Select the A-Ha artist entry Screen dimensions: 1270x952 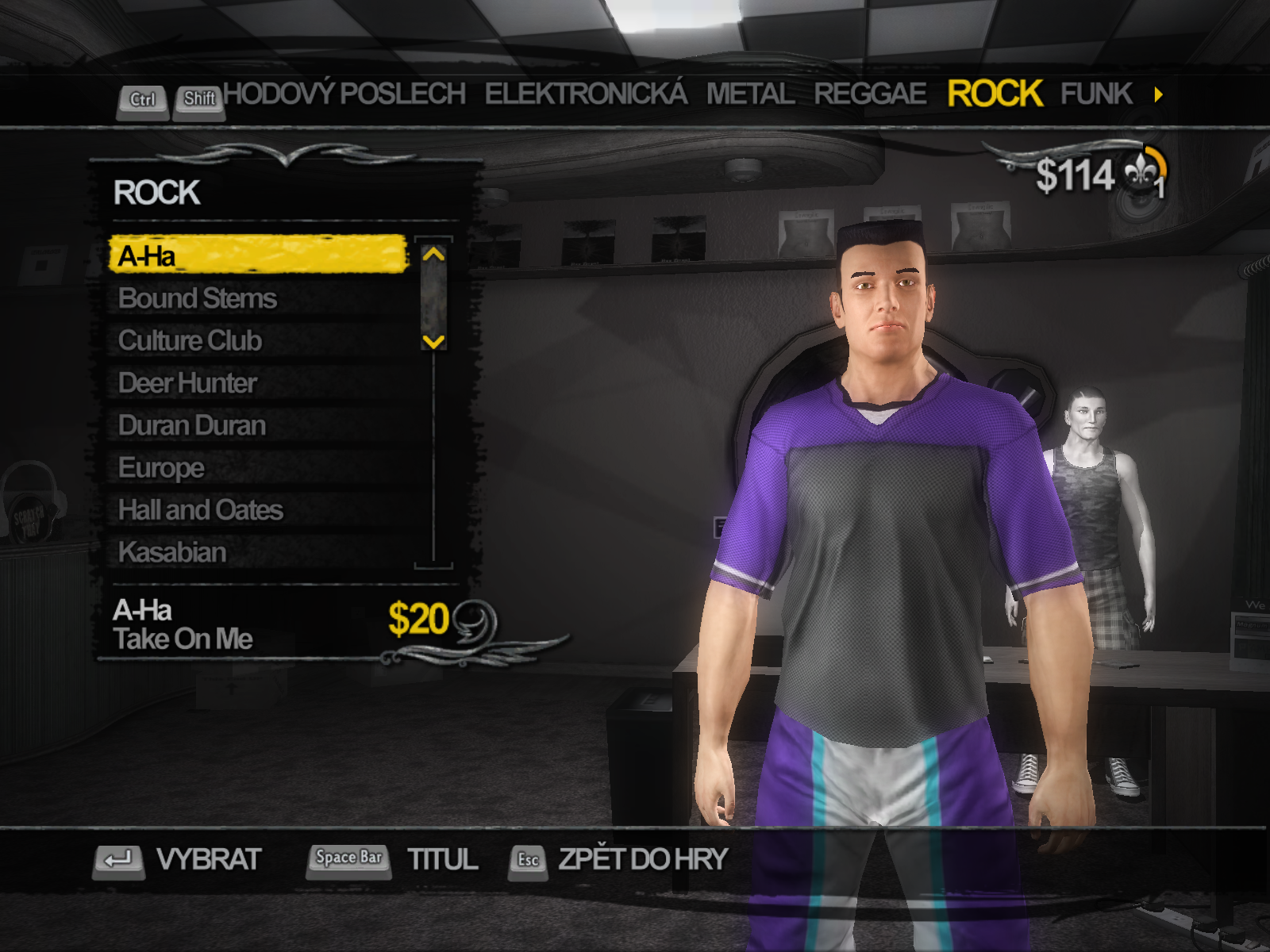258,255
